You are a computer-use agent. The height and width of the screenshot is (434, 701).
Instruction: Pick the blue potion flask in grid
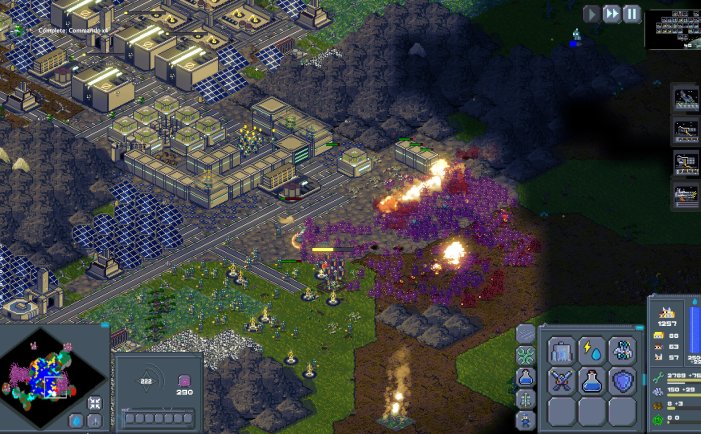click(x=592, y=381)
